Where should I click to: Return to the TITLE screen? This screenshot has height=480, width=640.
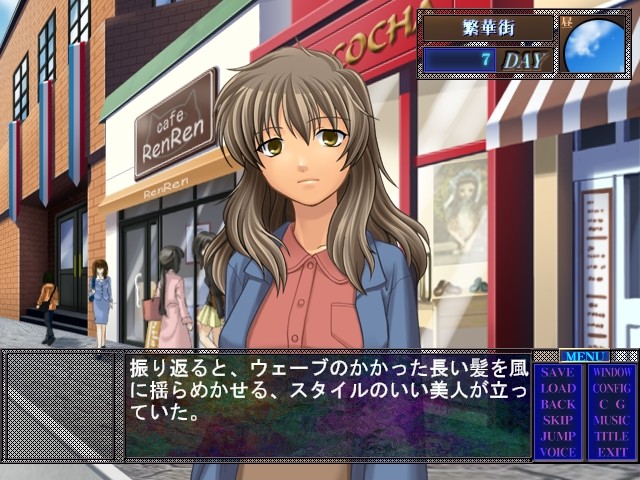click(612, 436)
